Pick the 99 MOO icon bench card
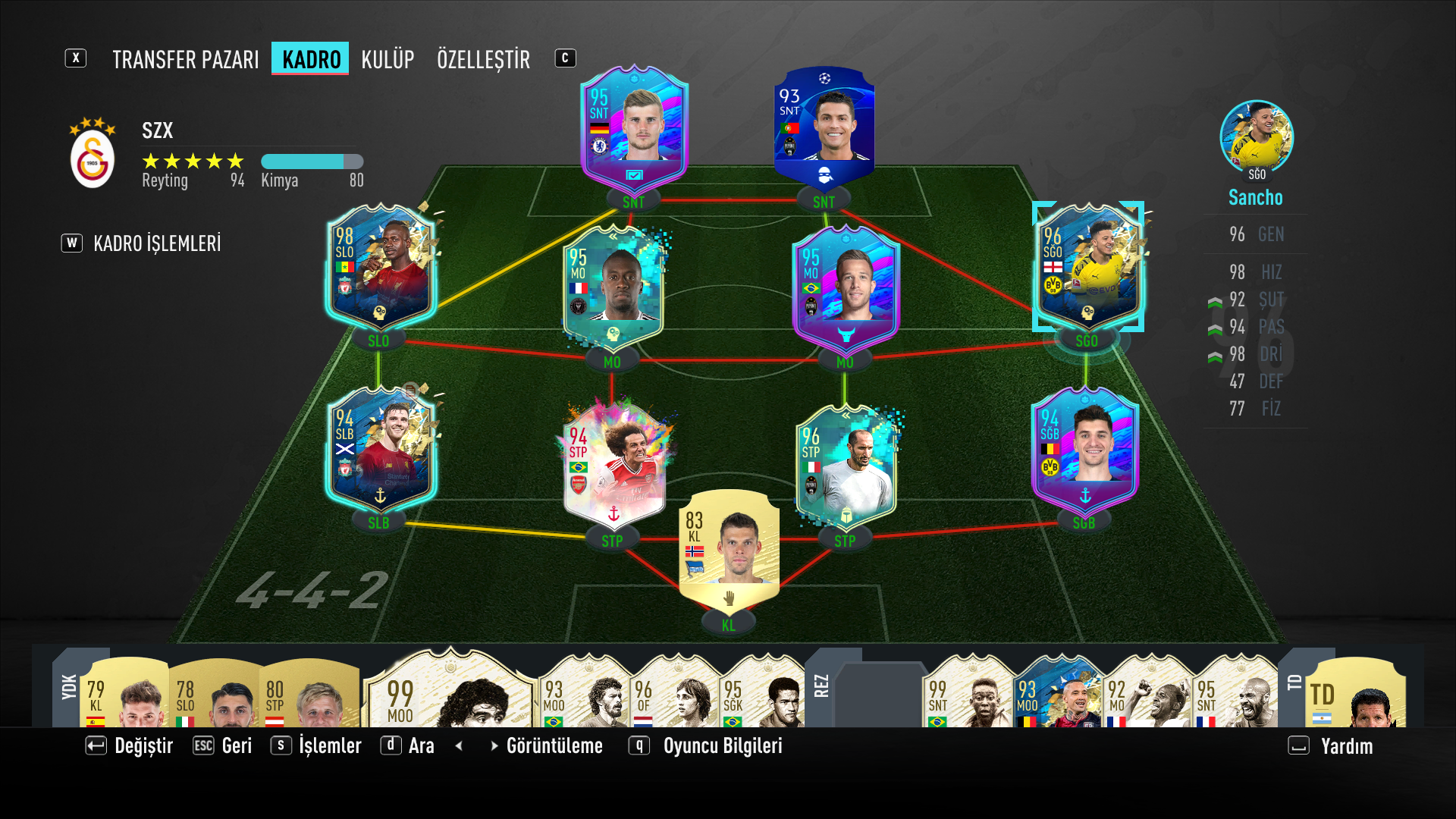 pos(450,692)
